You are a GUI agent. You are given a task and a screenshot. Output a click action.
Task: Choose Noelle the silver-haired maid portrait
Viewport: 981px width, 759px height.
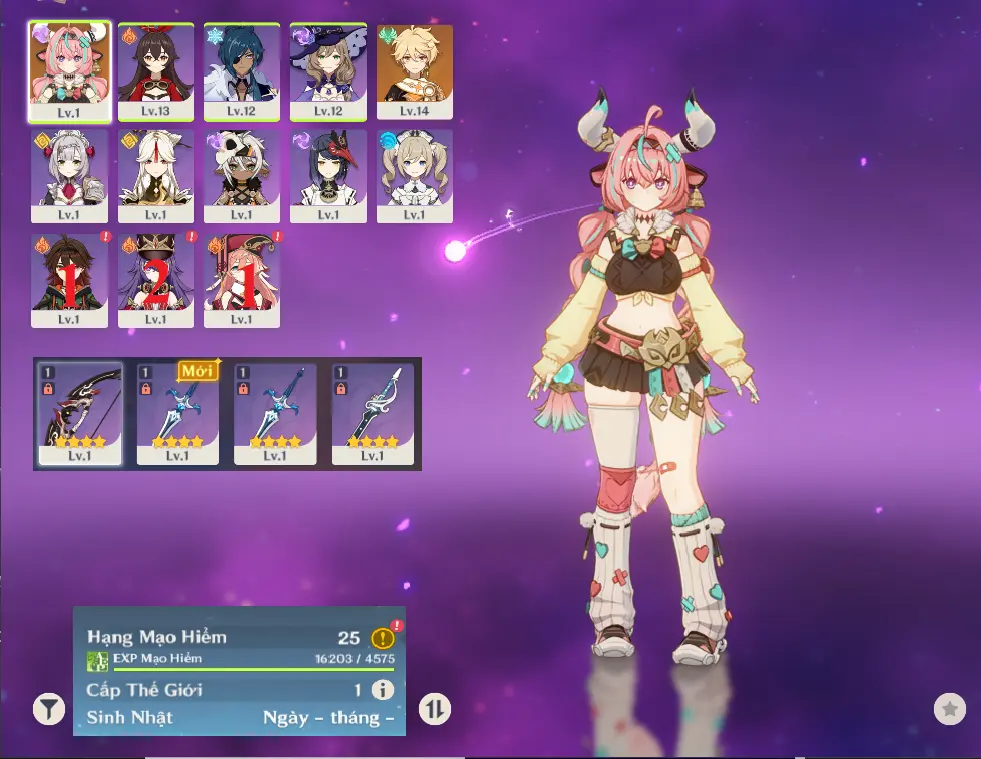[x=69, y=176]
